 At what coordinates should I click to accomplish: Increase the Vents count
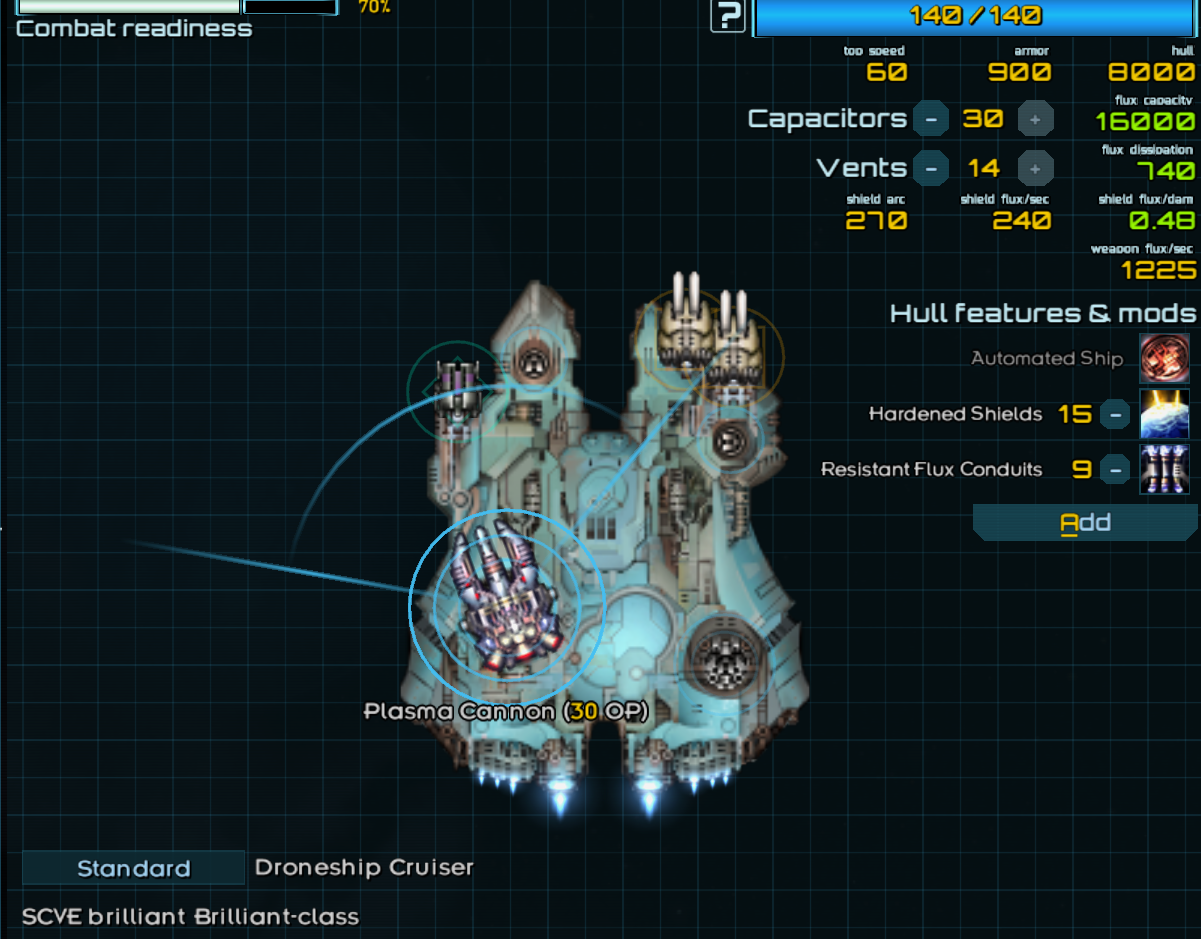coord(1035,168)
